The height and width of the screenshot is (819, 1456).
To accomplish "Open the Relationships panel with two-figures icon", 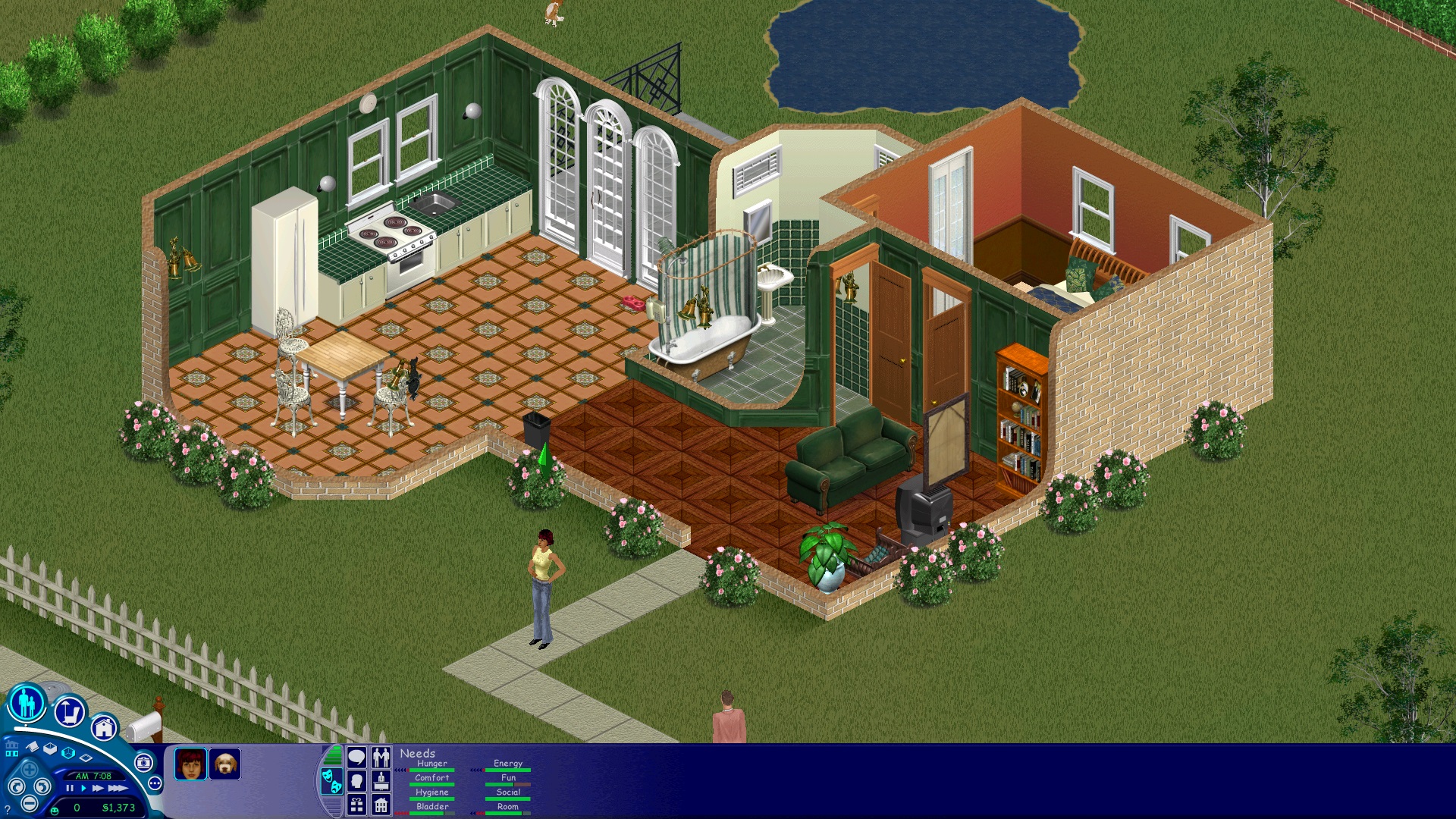I will click(x=381, y=756).
